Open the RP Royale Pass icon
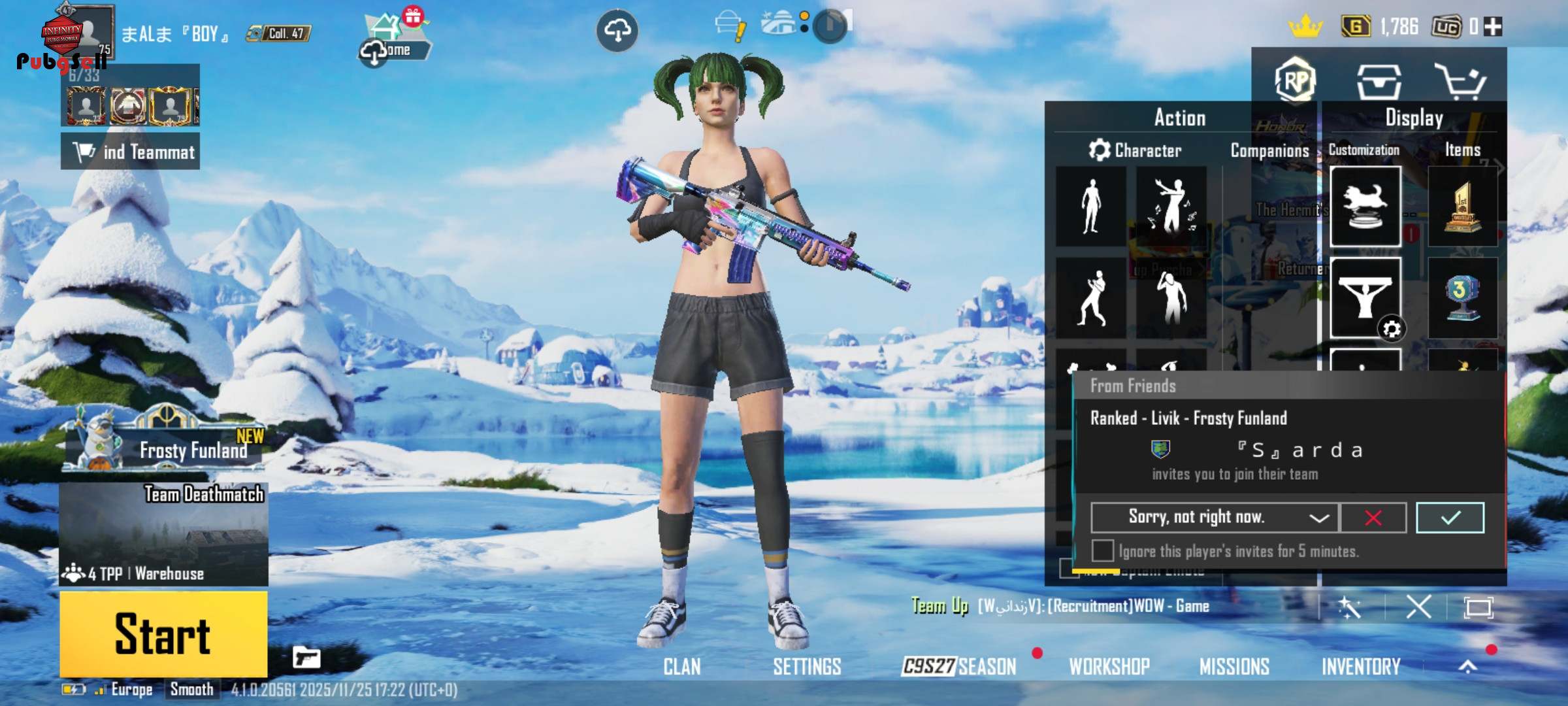The height and width of the screenshot is (706, 1568). point(1295,81)
